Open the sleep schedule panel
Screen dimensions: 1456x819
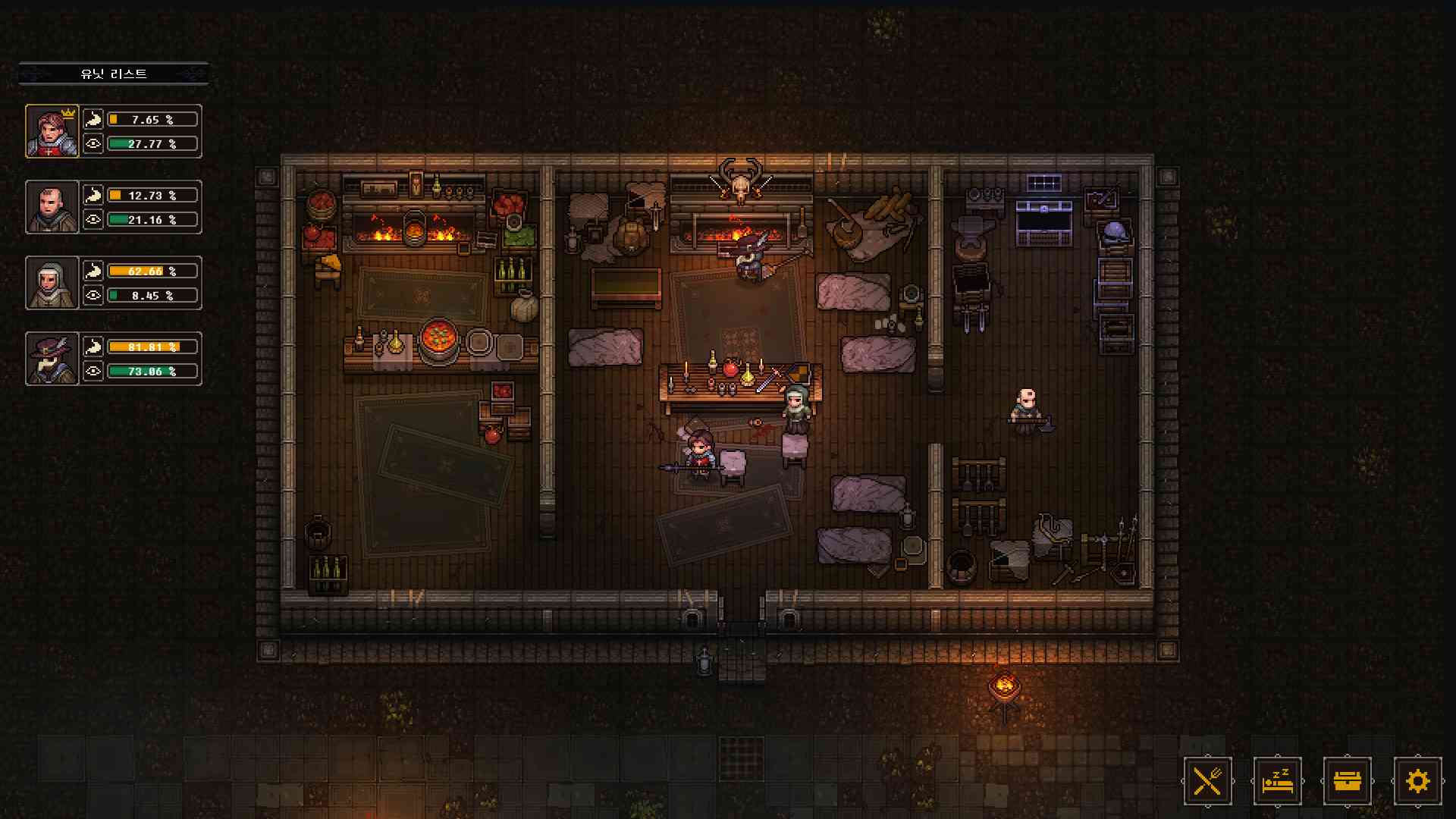click(1278, 780)
